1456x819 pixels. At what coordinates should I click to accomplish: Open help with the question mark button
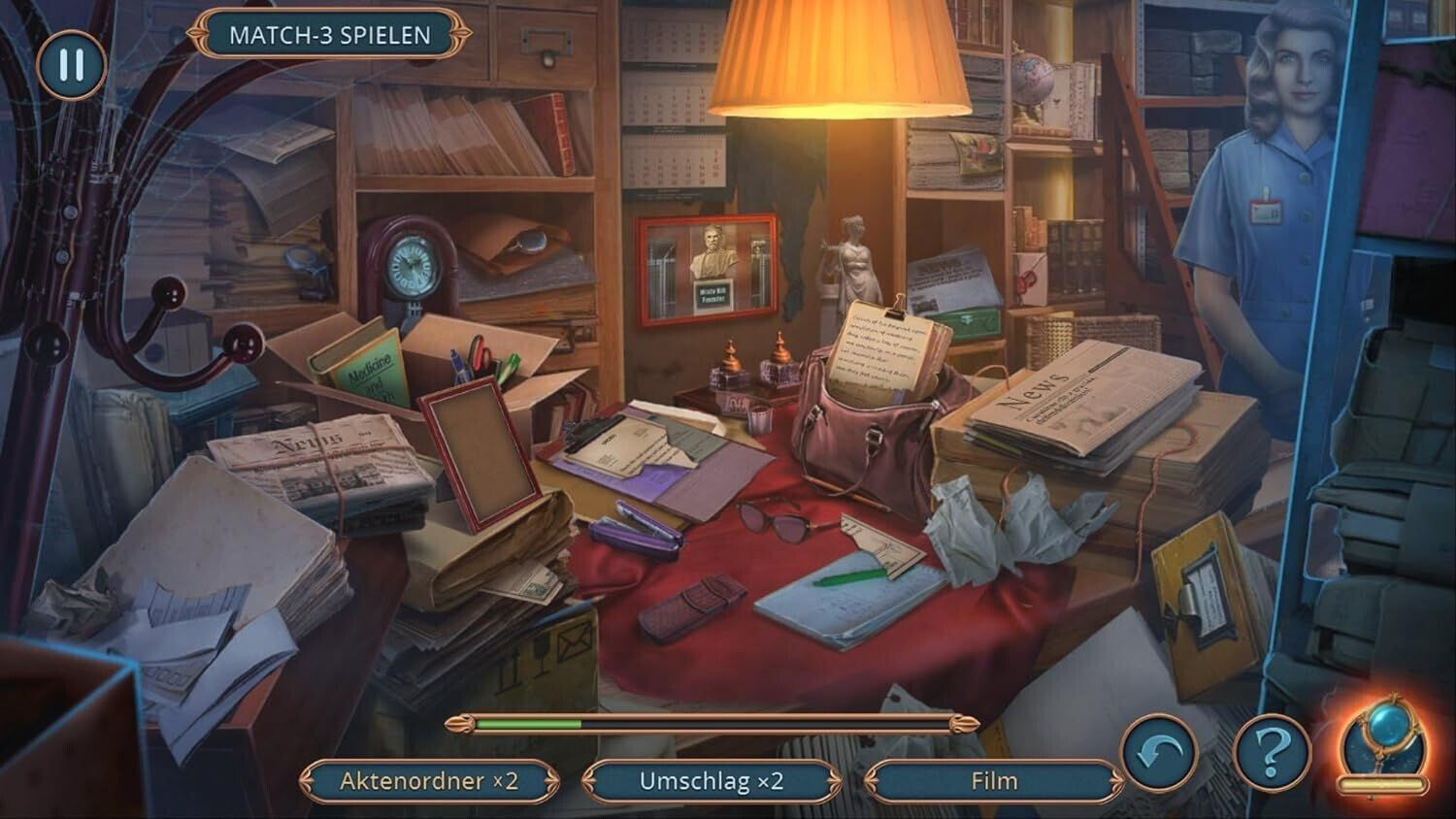tap(1272, 752)
